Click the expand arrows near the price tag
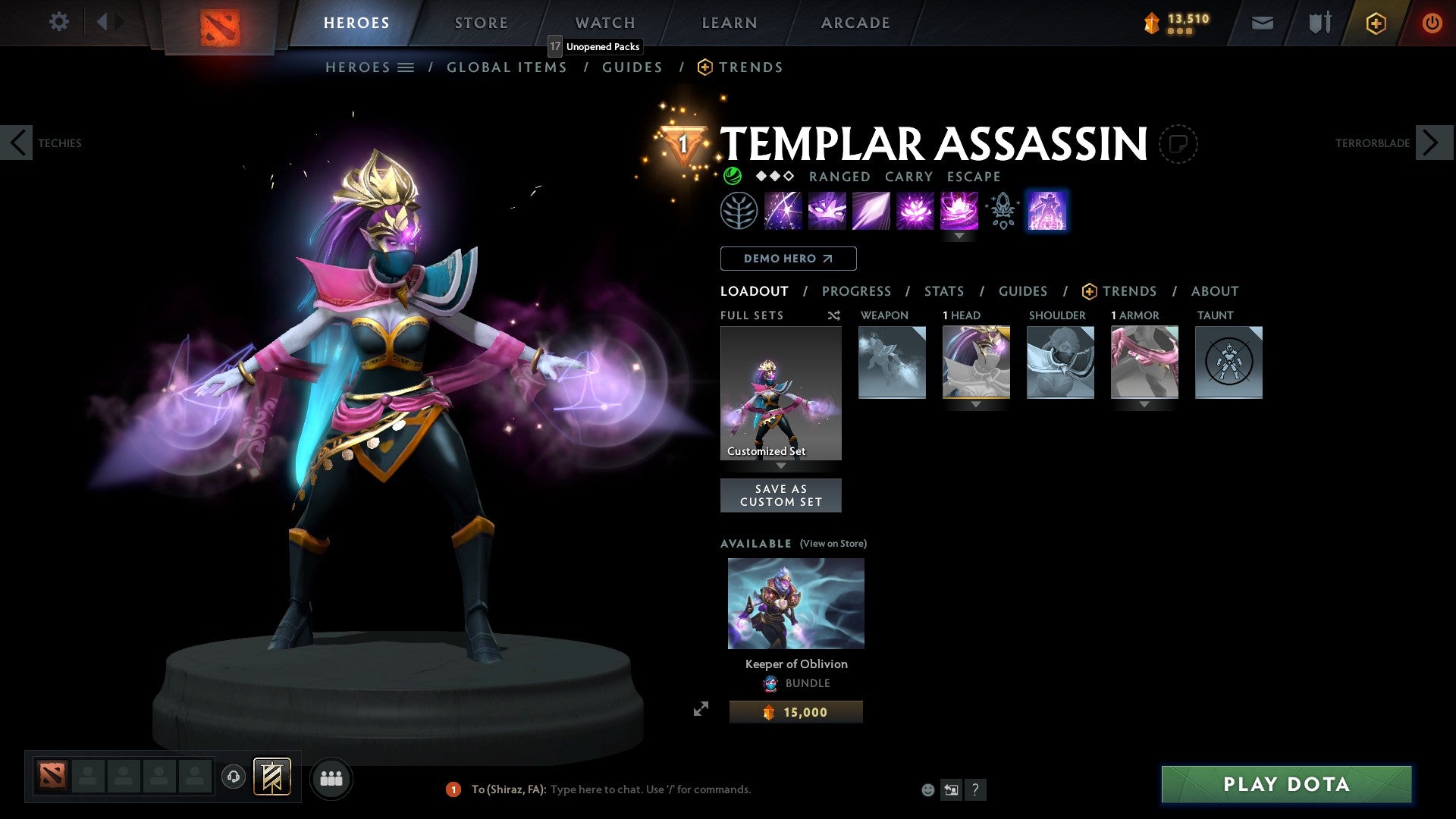This screenshot has width=1456, height=819. pyautogui.click(x=701, y=710)
